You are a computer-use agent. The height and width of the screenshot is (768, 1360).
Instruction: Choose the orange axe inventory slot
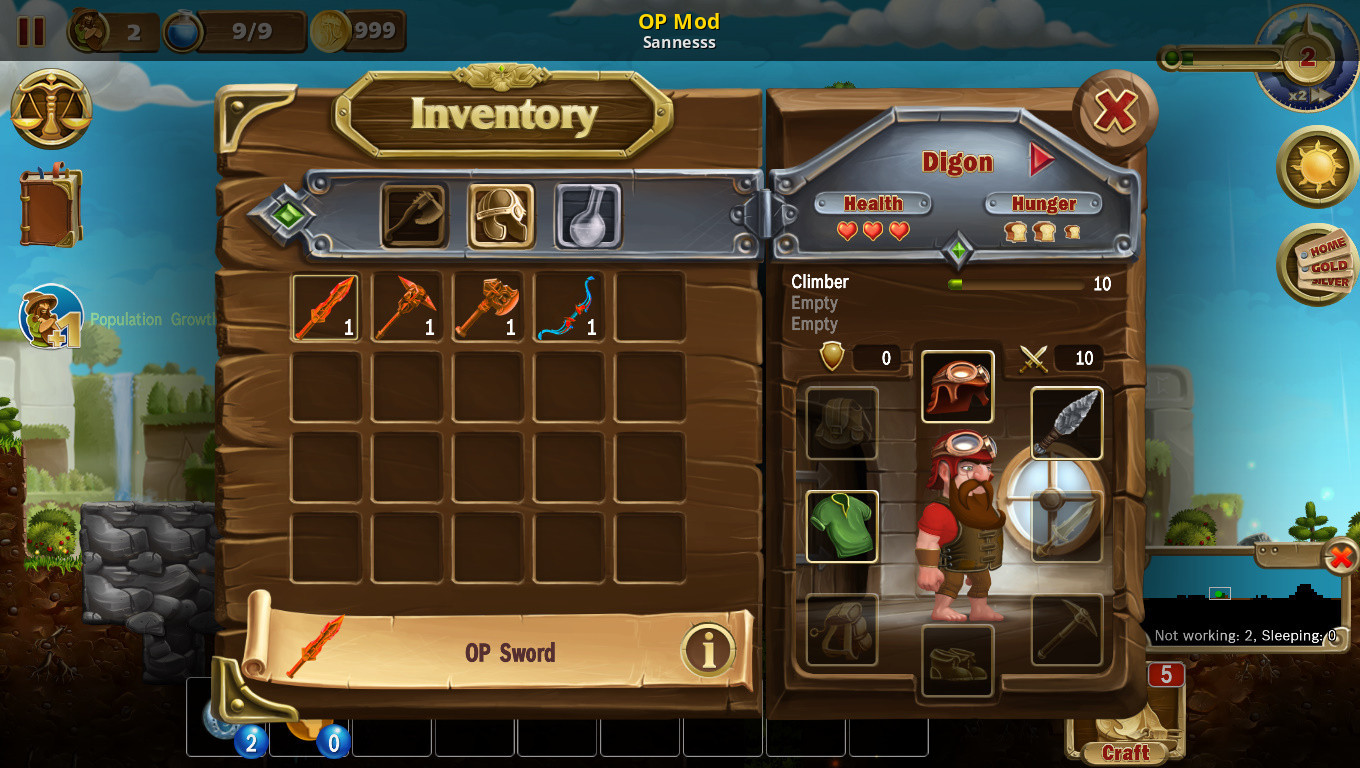tap(487, 307)
